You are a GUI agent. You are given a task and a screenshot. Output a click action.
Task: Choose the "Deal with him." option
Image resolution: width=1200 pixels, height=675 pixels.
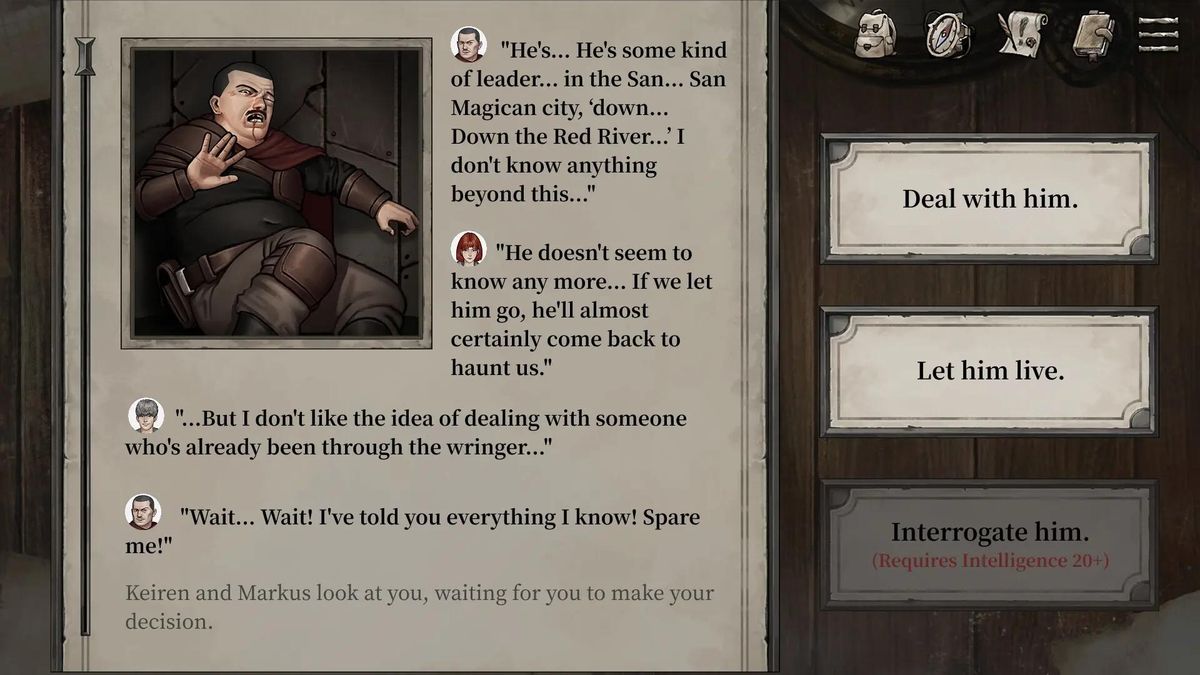(x=989, y=198)
